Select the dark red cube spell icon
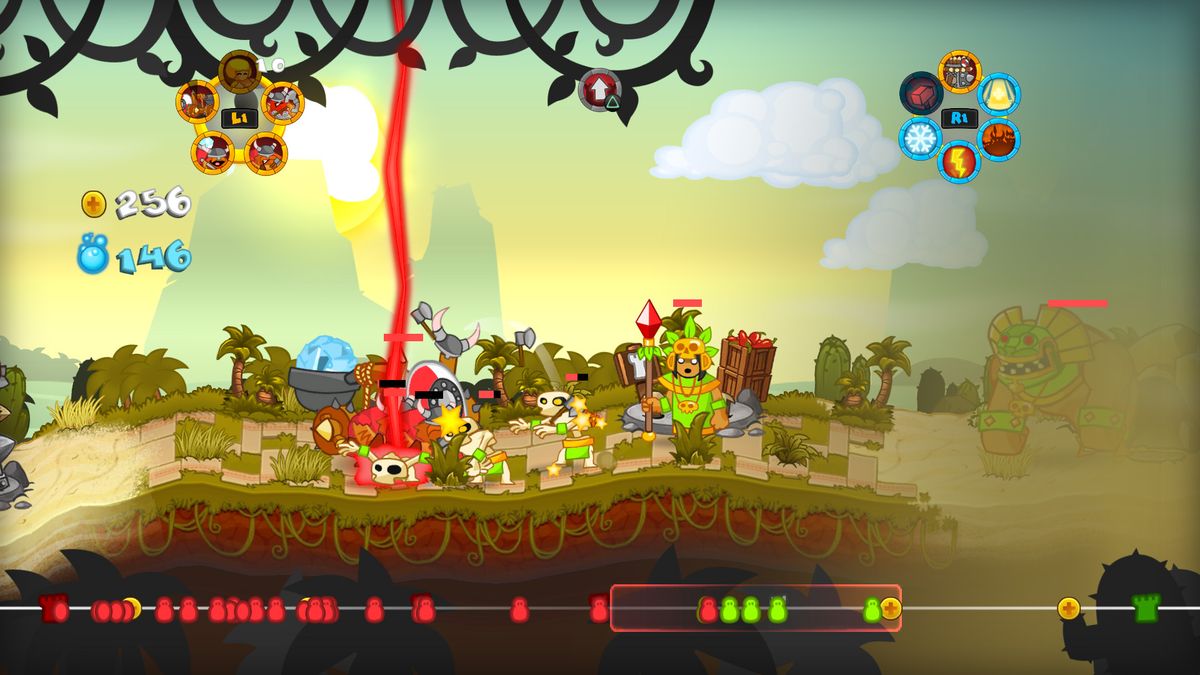 [921, 93]
